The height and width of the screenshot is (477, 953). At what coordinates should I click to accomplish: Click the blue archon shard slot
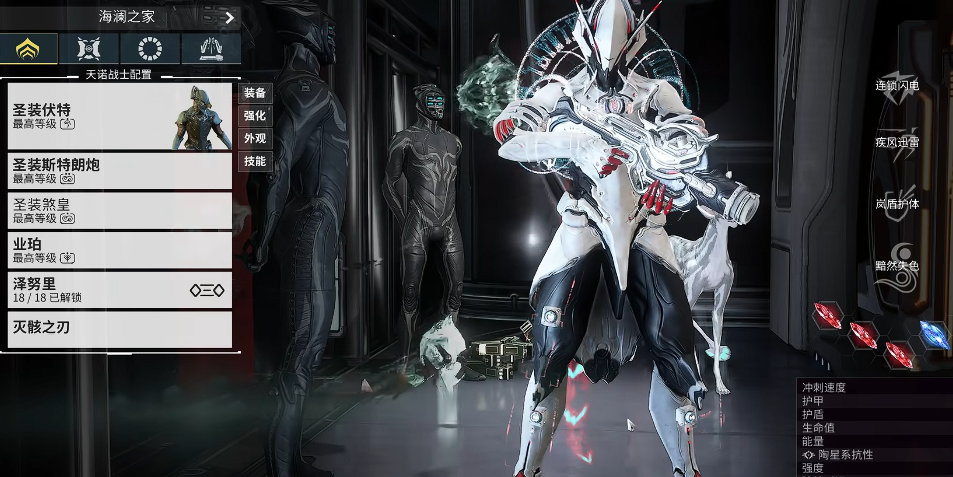point(934,335)
